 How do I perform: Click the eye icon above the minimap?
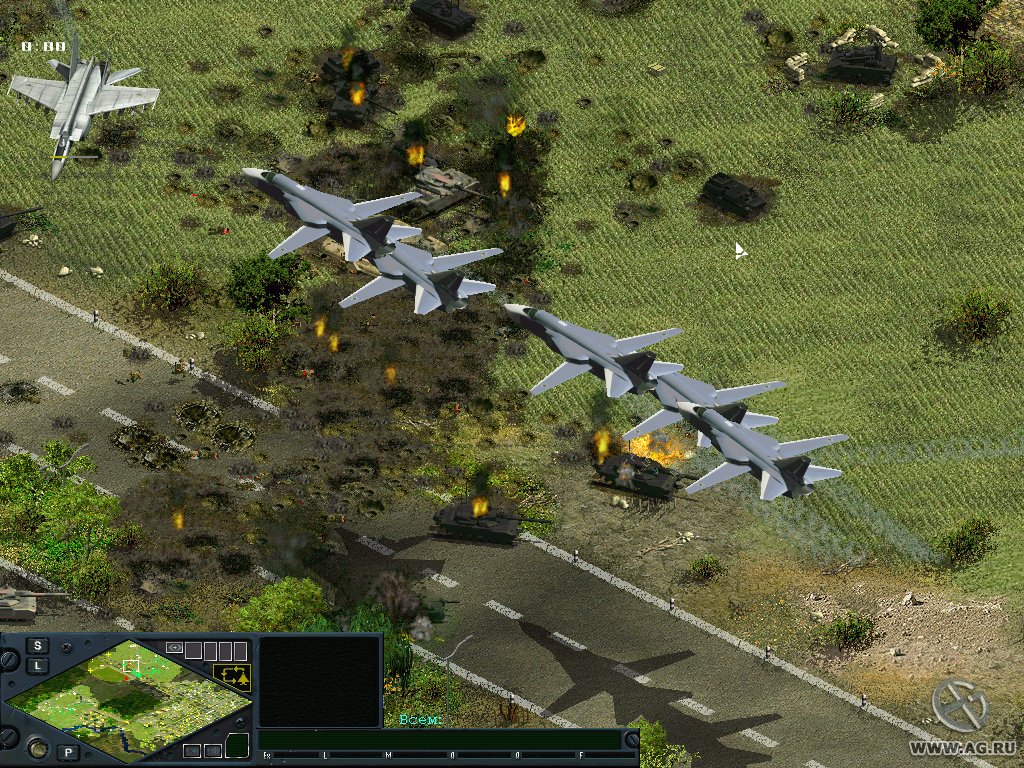174,648
